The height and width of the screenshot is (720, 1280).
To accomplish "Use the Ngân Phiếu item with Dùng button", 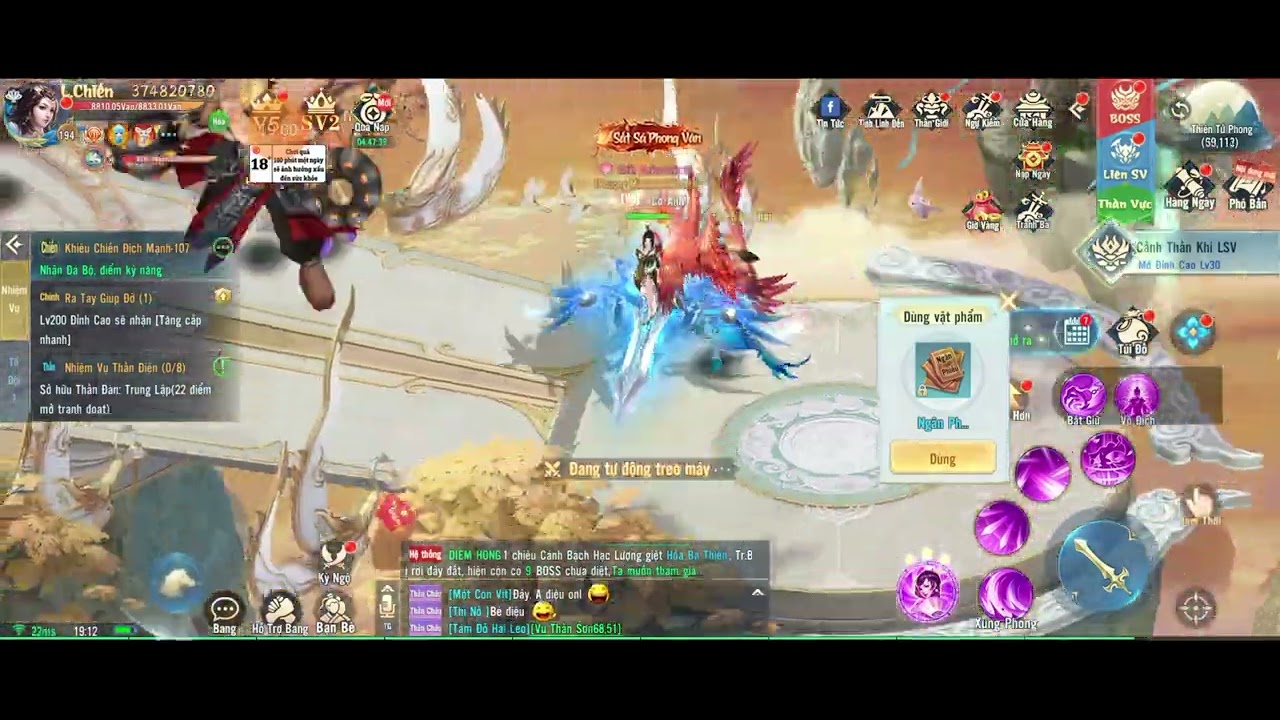I will coord(942,459).
